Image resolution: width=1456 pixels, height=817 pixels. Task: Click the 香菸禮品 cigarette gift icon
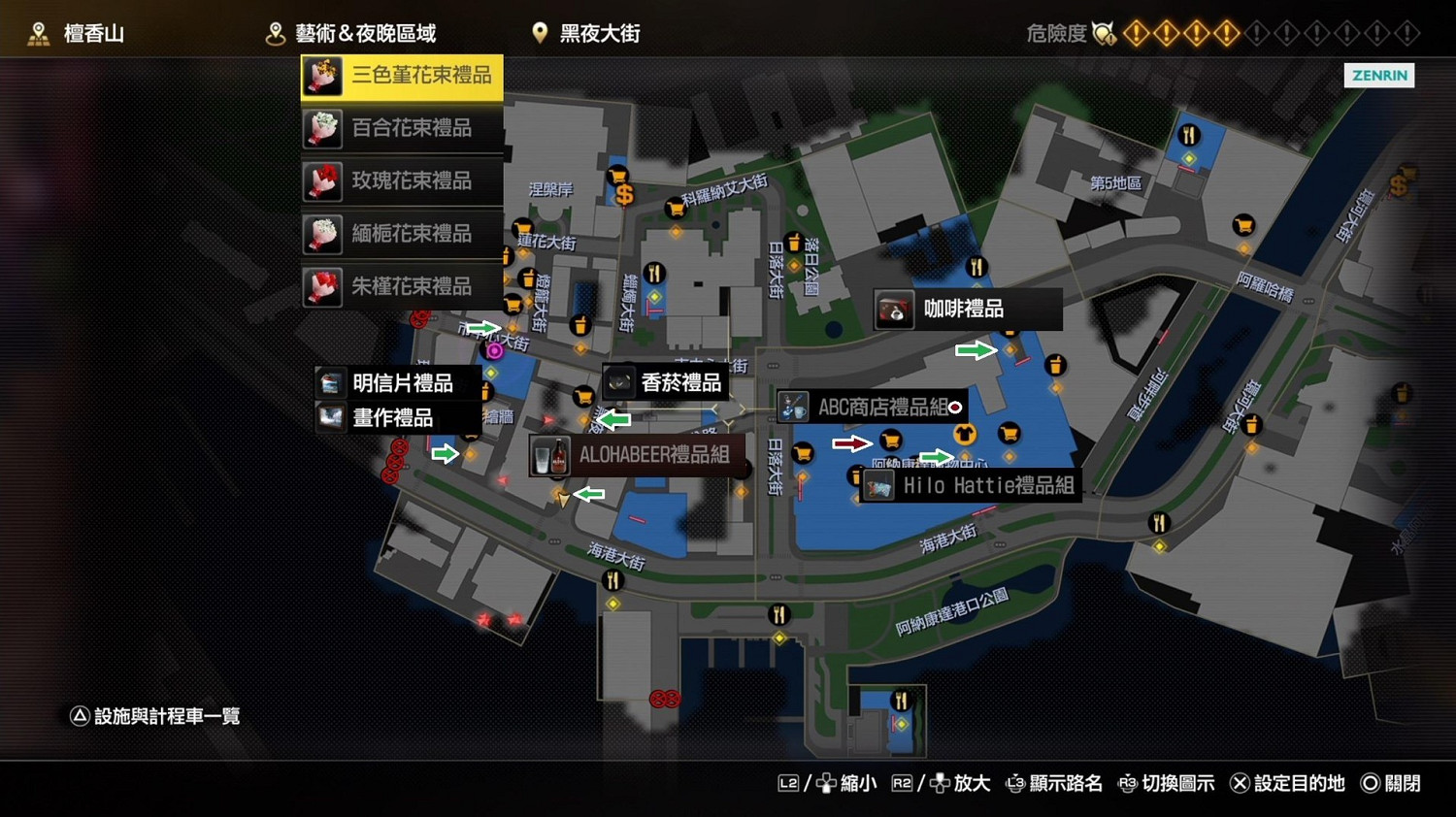619,380
